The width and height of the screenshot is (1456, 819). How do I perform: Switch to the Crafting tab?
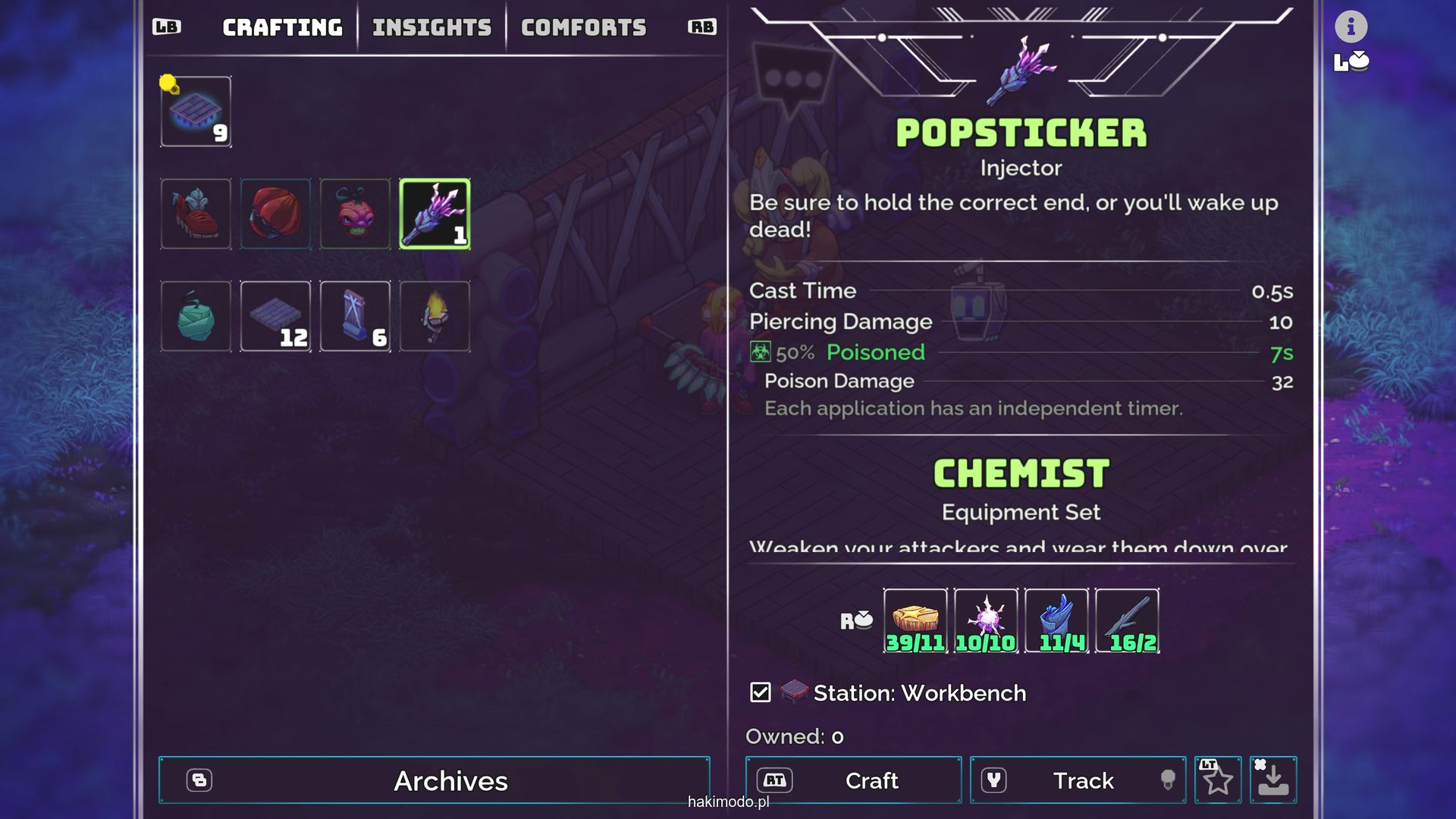point(282,28)
